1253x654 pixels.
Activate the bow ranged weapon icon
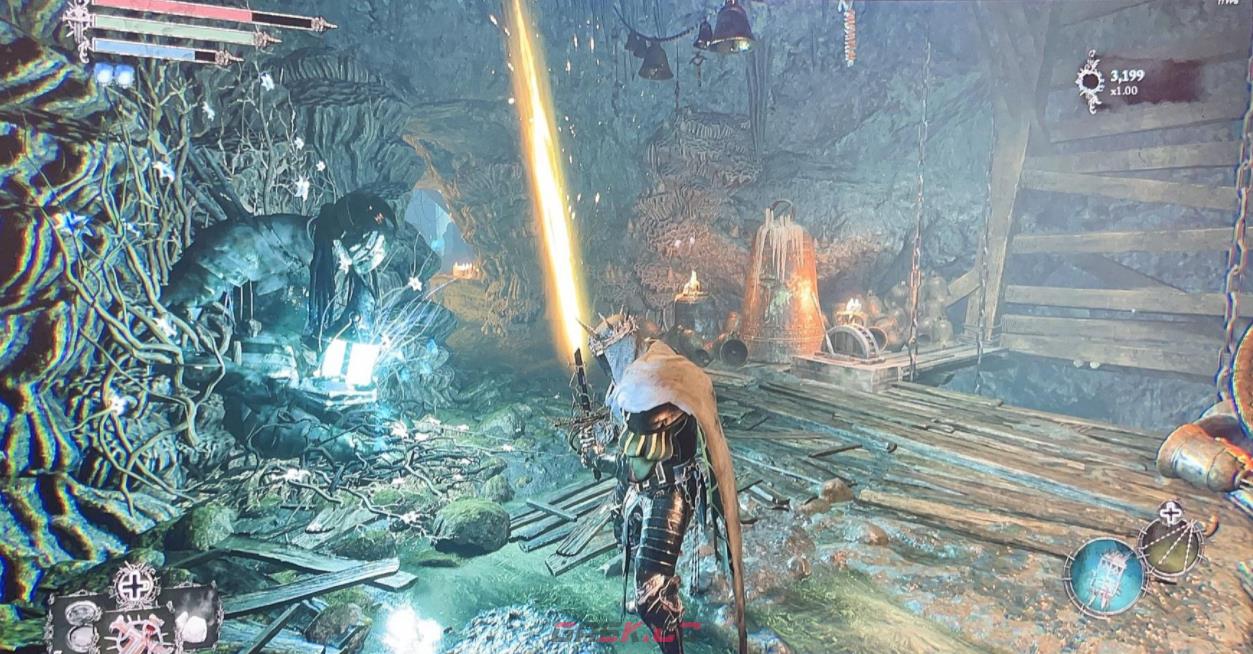coord(1171,547)
